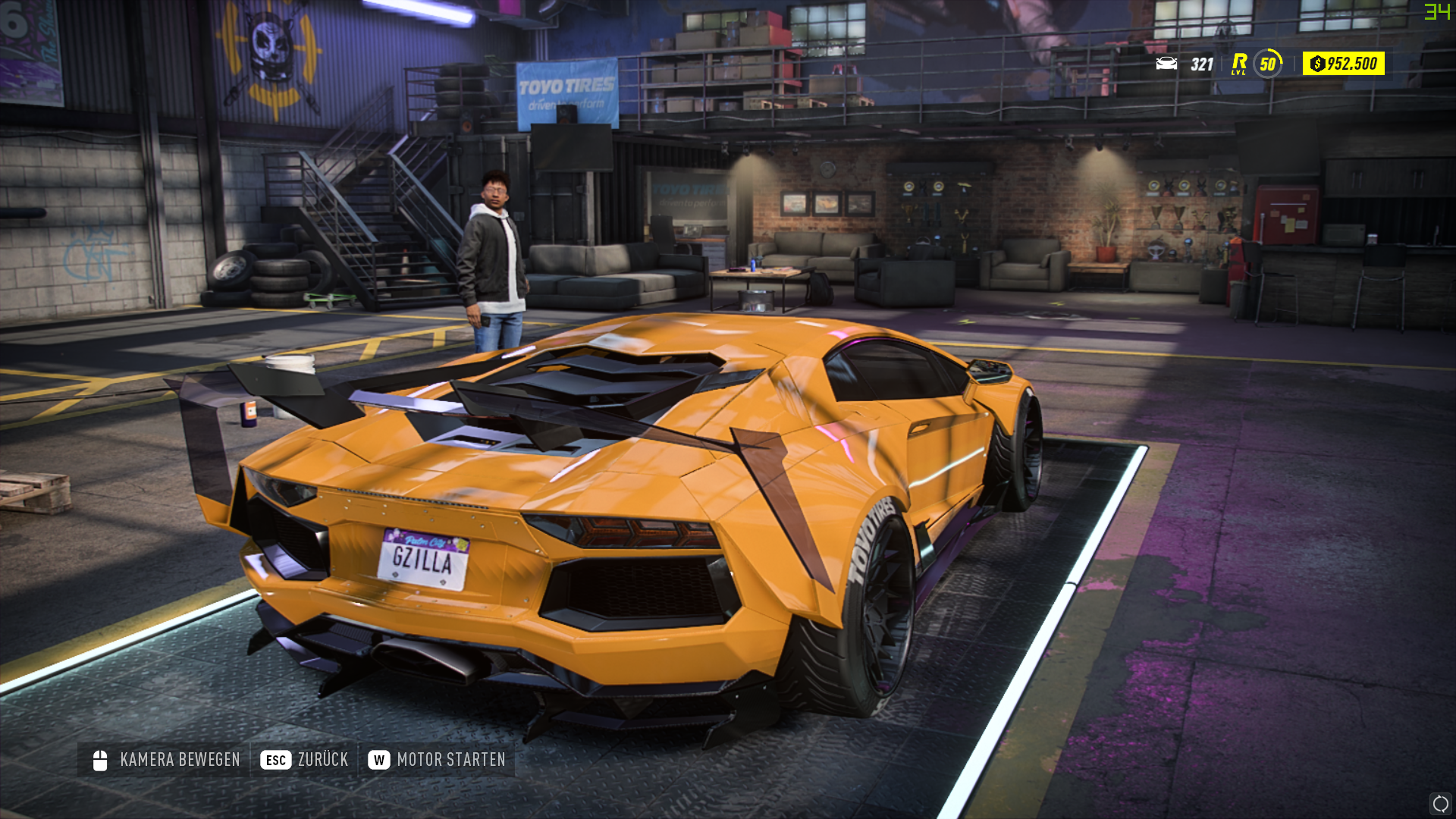Select the yellow R LVL badge

(1241, 64)
